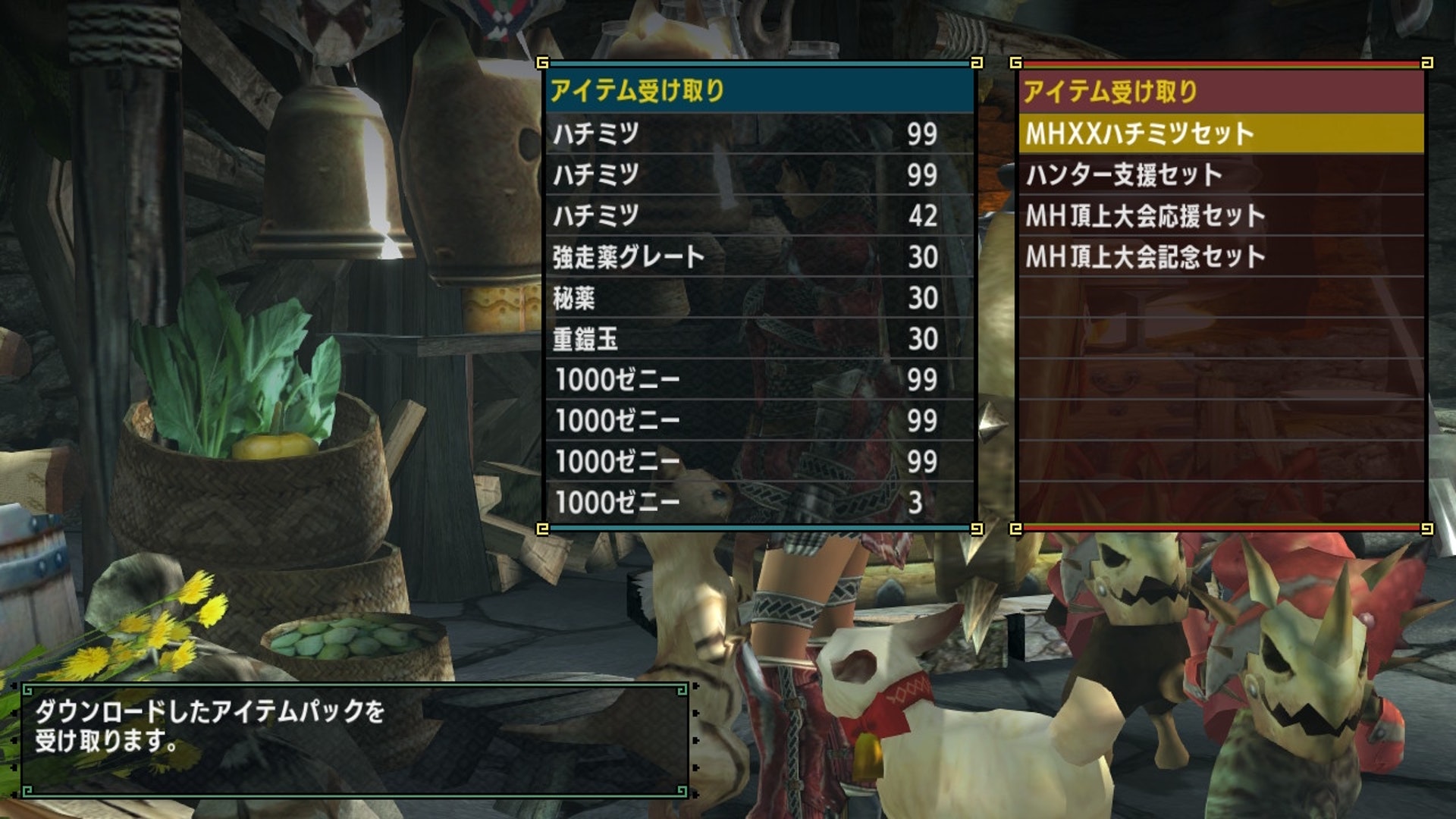
Task: Click the 重鎧玉 item row
Action: (x=758, y=339)
